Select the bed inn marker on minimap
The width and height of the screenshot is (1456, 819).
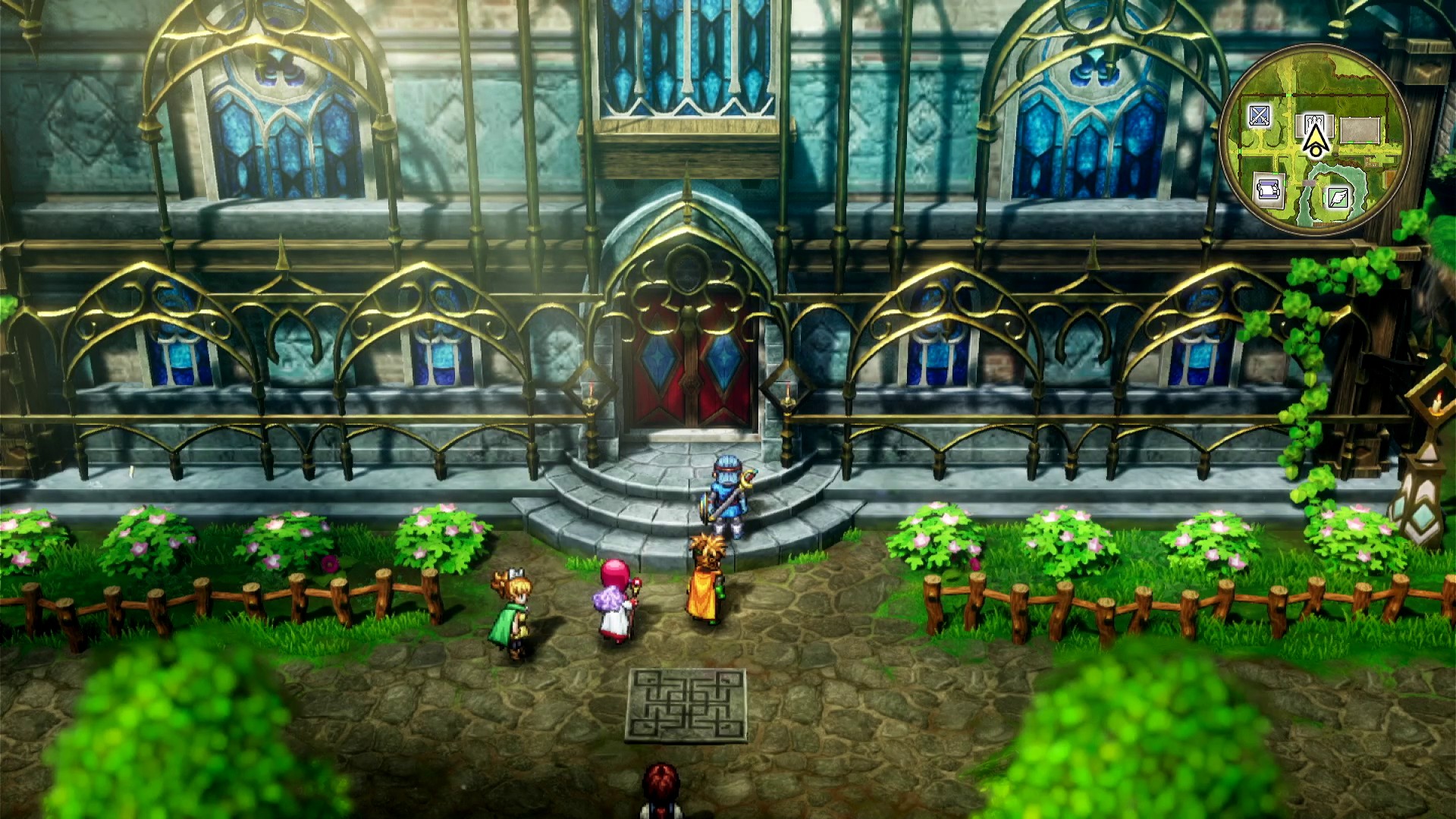click(x=1267, y=187)
